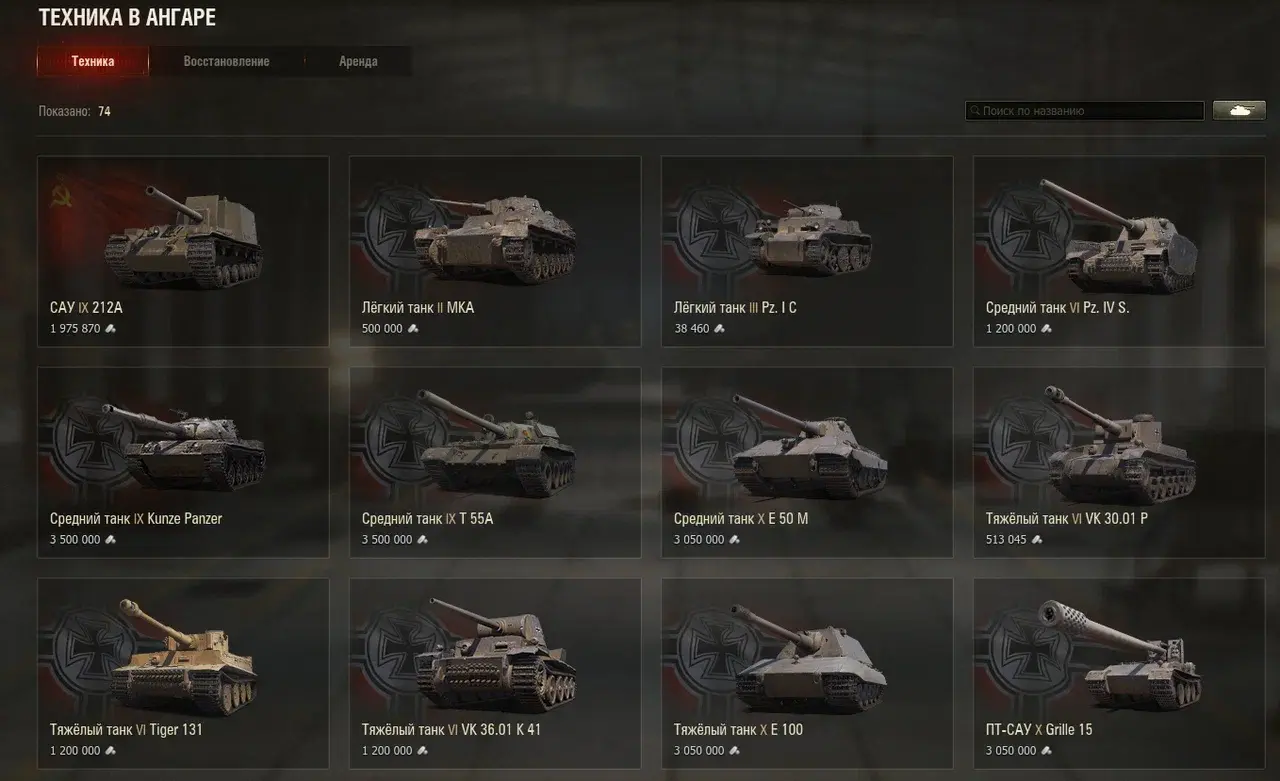Switch to the Техника tab
The width and height of the screenshot is (1280, 781).
click(93, 62)
